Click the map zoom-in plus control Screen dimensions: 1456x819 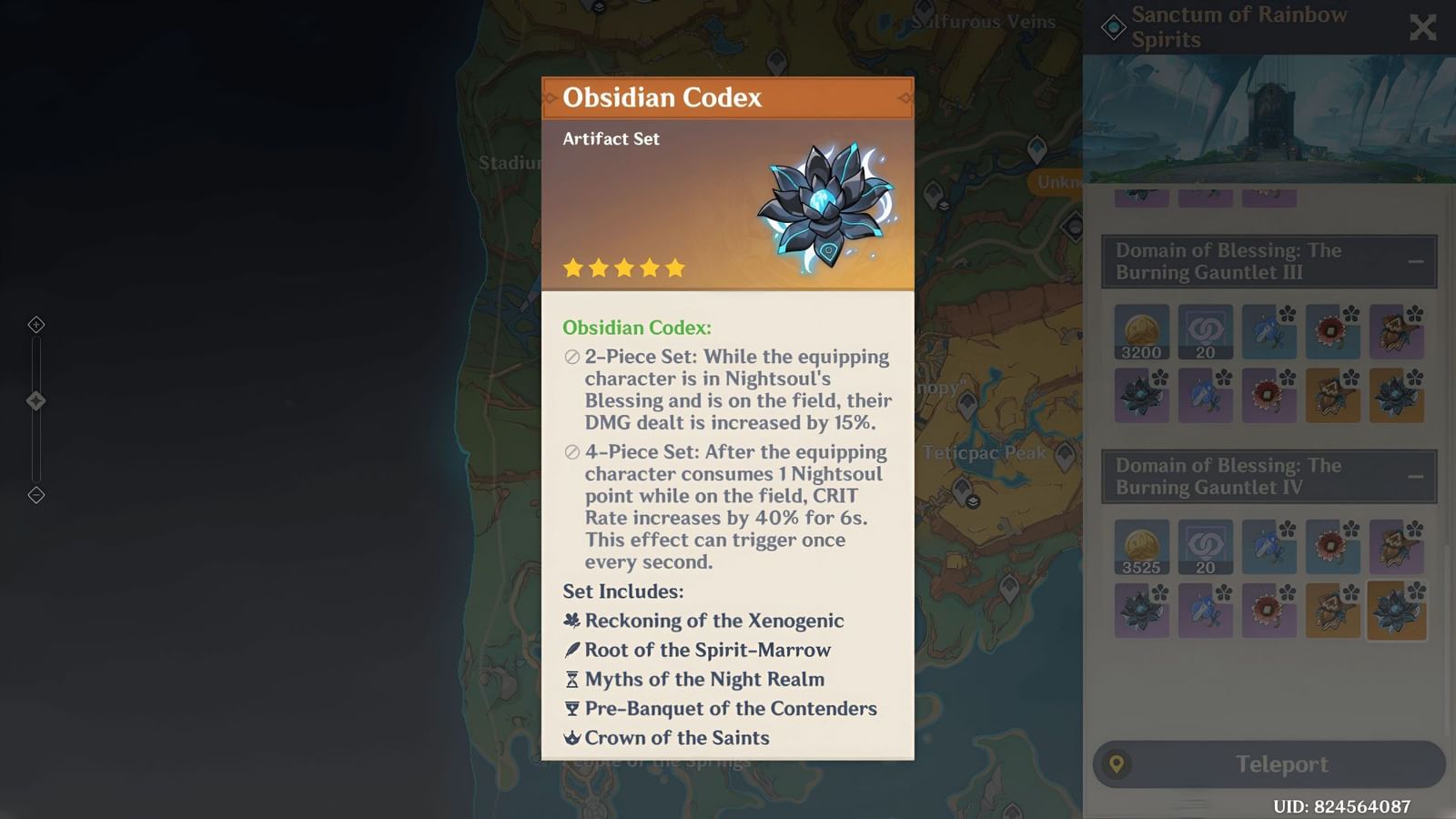click(36, 324)
